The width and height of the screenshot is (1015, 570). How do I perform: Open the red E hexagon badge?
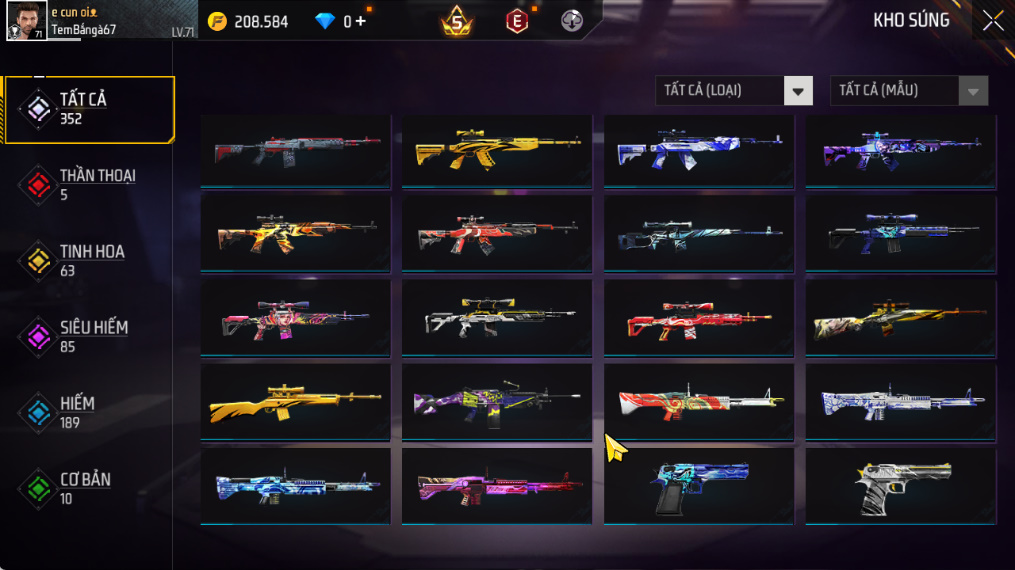pyautogui.click(x=517, y=21)
